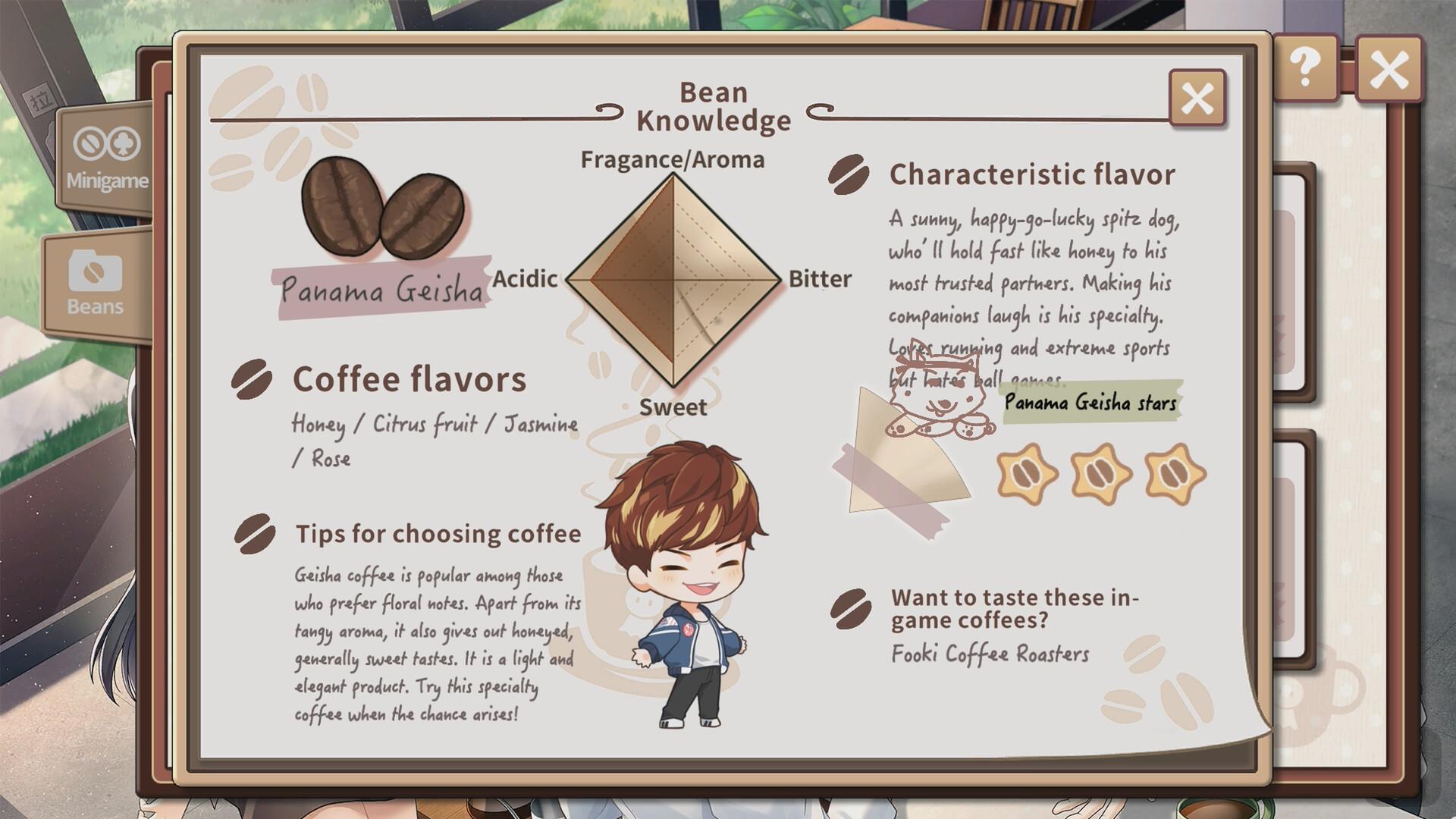The width and height of the screenshot is (1456, 819).
Task: Click the flavor profile diamond chart
Action: [x=675, y=281]
